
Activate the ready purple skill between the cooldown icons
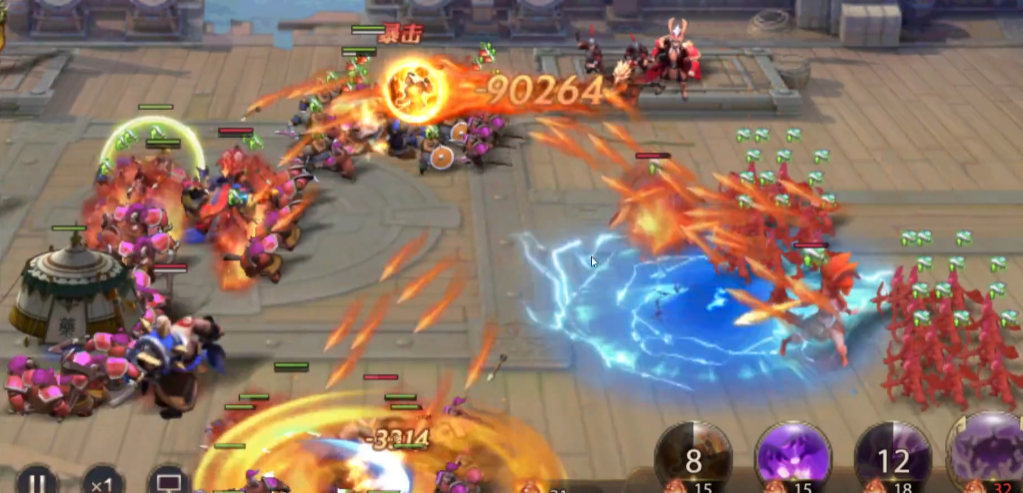coord(792,456)
